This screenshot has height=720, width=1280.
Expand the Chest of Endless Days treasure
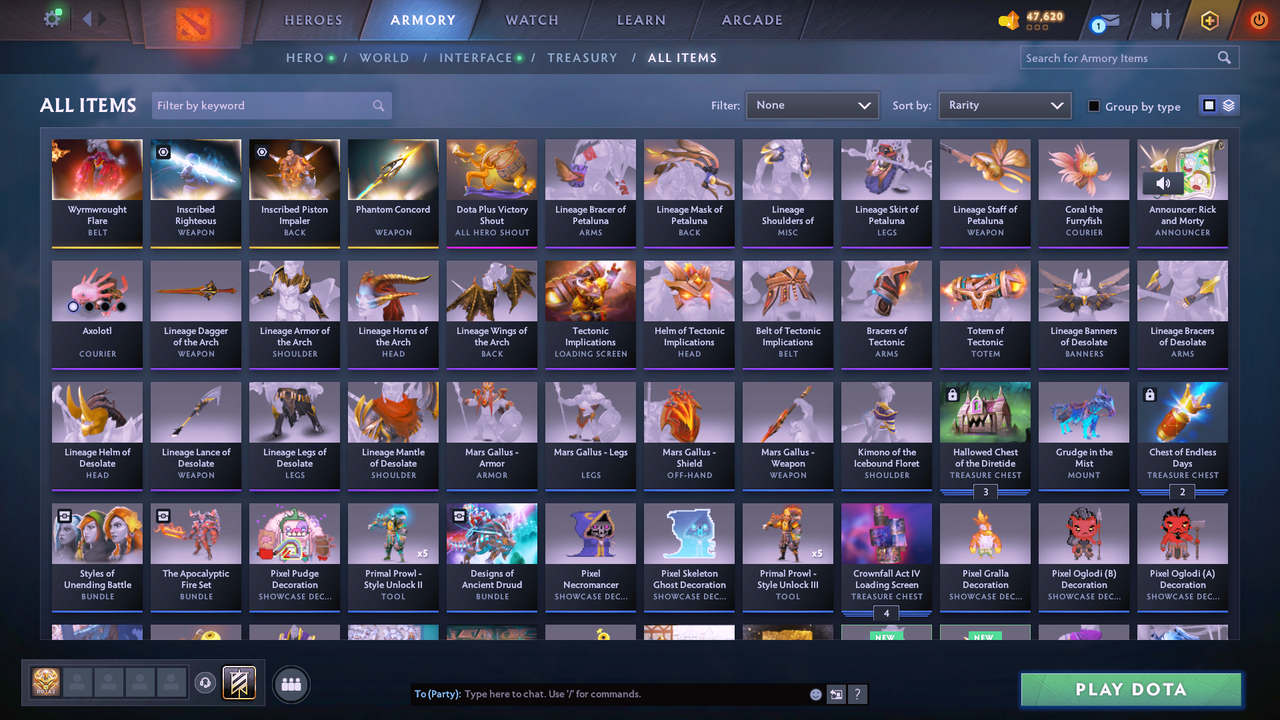click(x=1182, y=492)
